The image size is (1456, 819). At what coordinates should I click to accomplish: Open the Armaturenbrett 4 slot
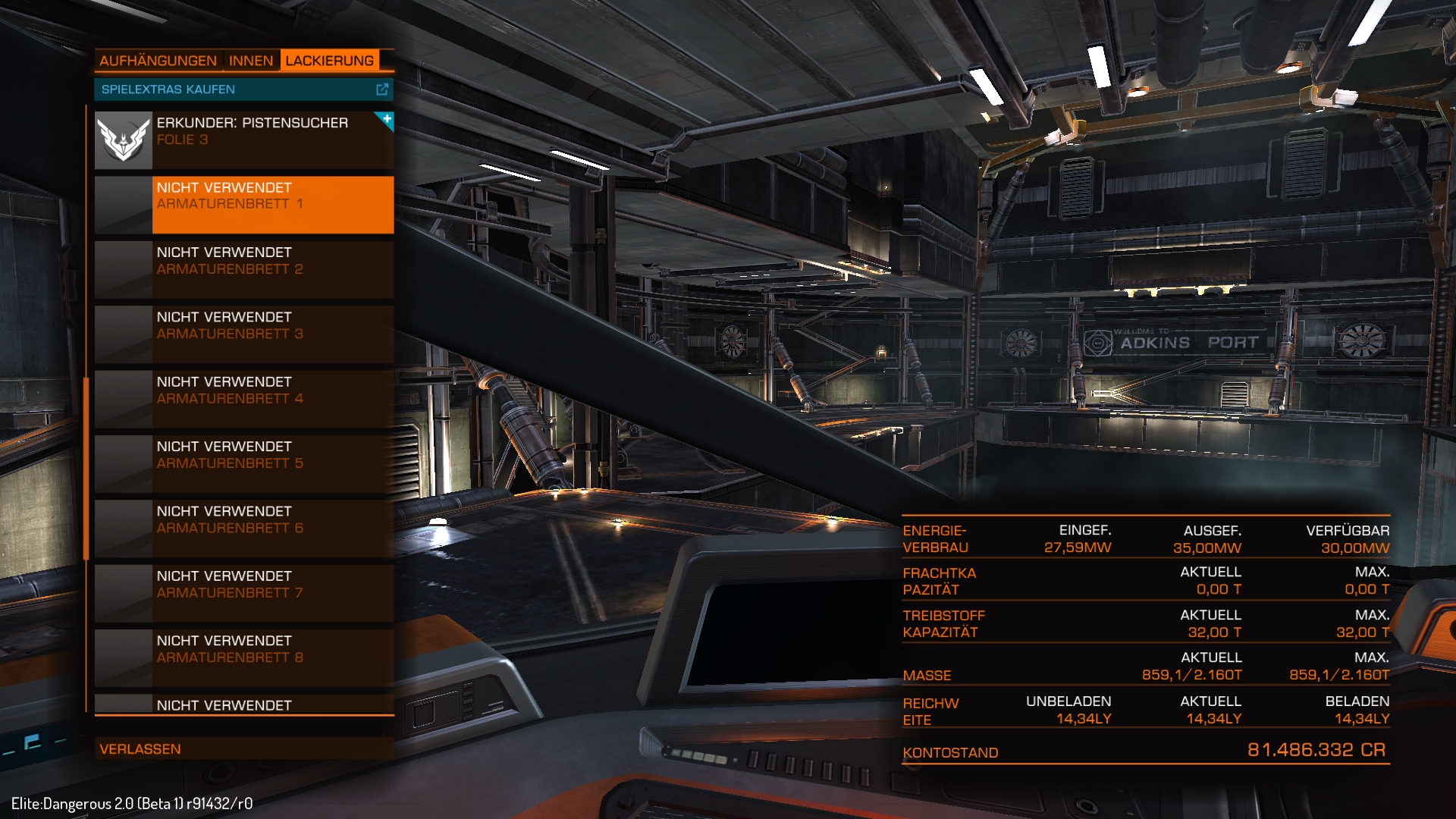[x=273, y=399]
